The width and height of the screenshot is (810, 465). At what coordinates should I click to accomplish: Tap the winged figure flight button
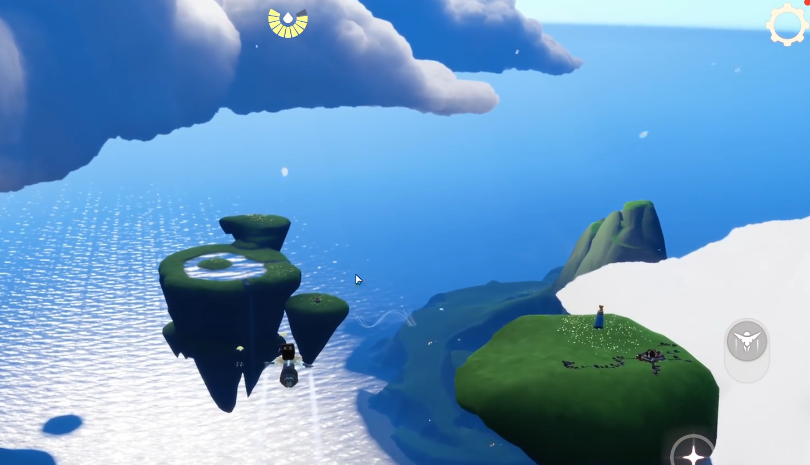746,343
